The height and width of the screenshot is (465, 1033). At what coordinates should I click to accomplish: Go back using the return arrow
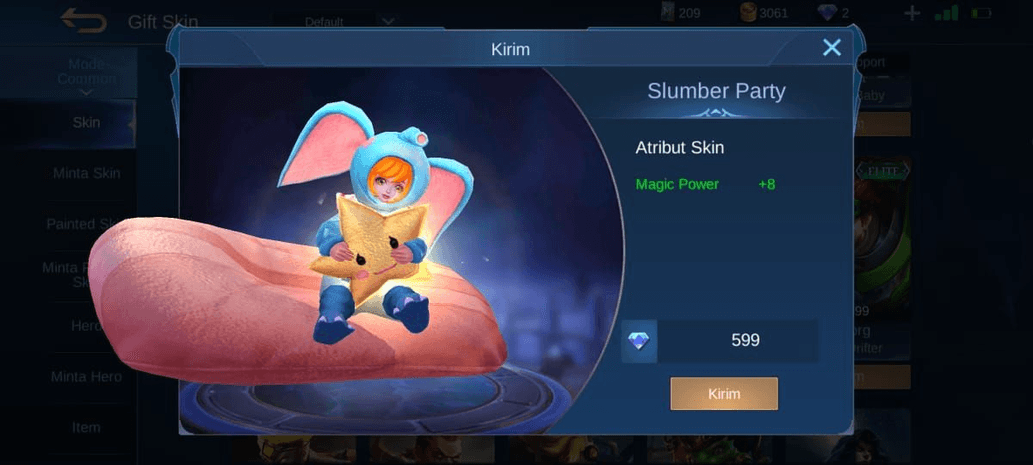point(83,20)
